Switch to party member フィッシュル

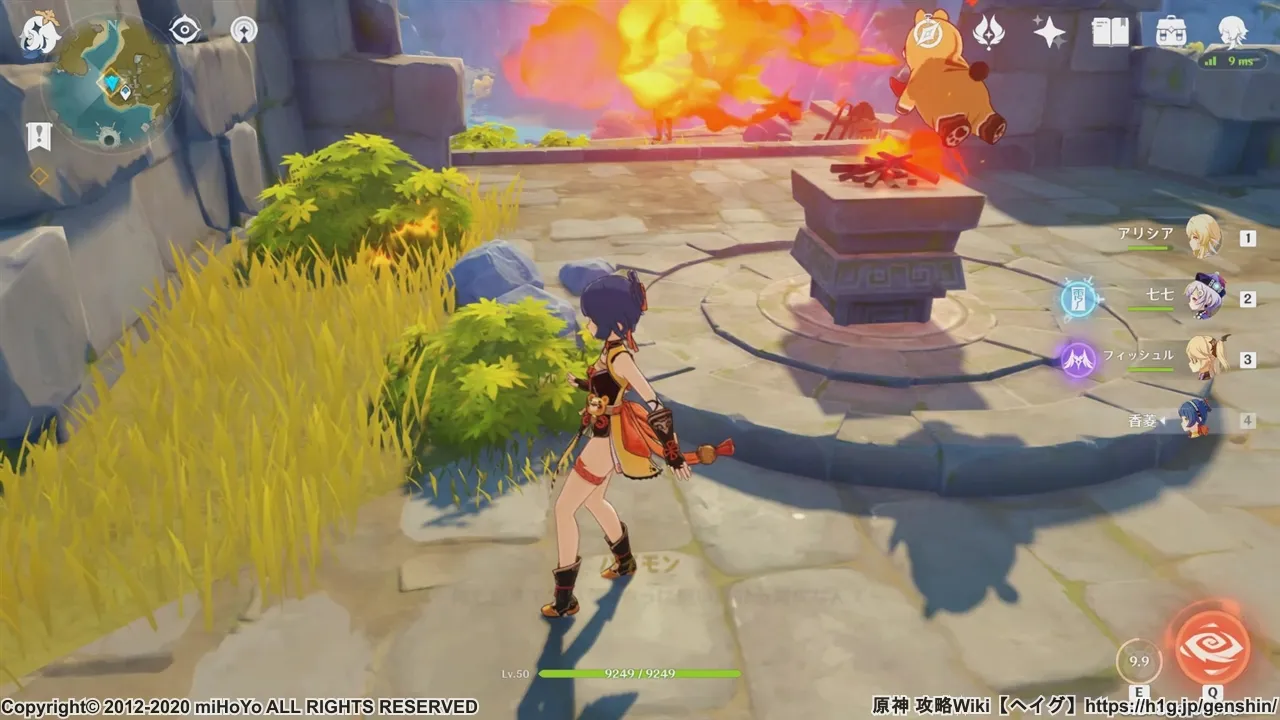(1202, 358)
